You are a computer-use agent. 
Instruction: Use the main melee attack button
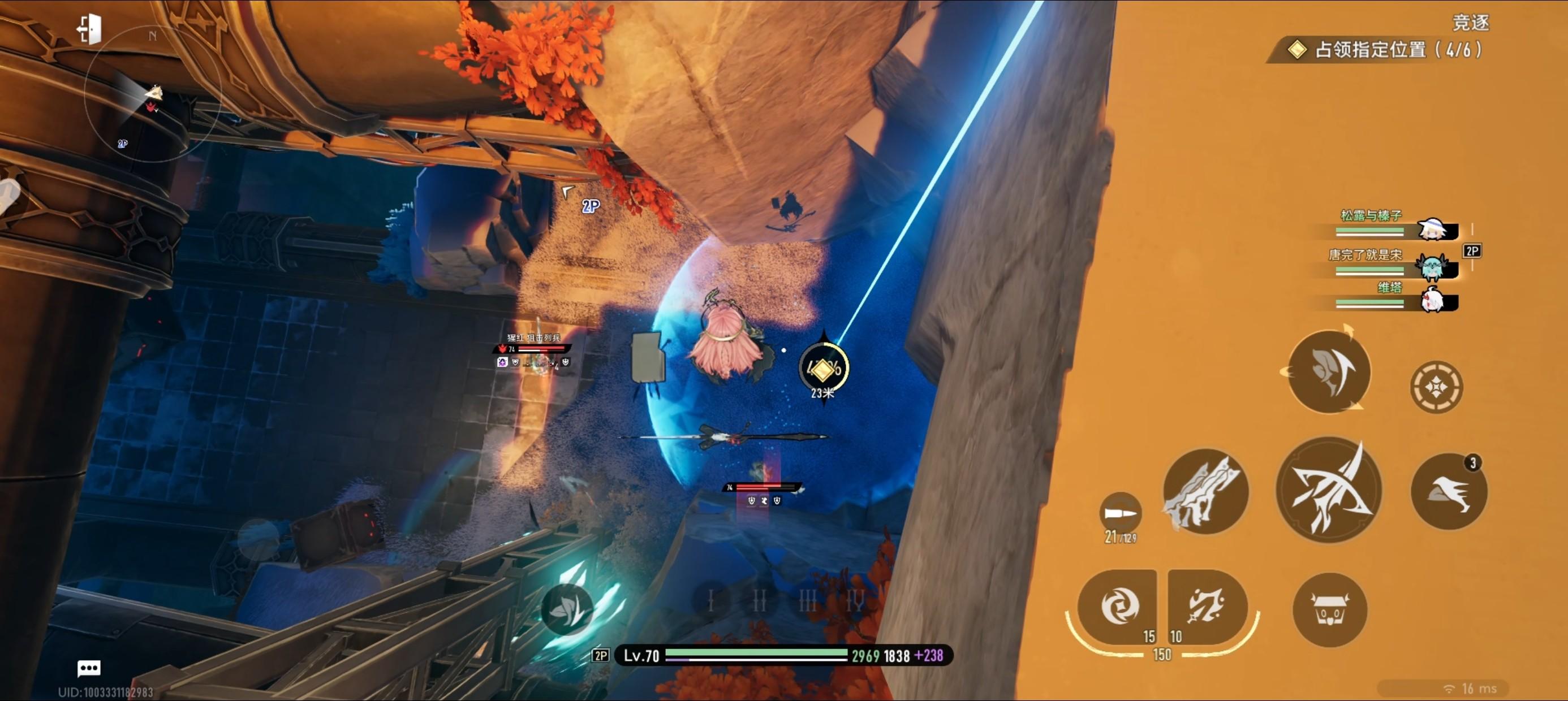[x=1328, y=490]
